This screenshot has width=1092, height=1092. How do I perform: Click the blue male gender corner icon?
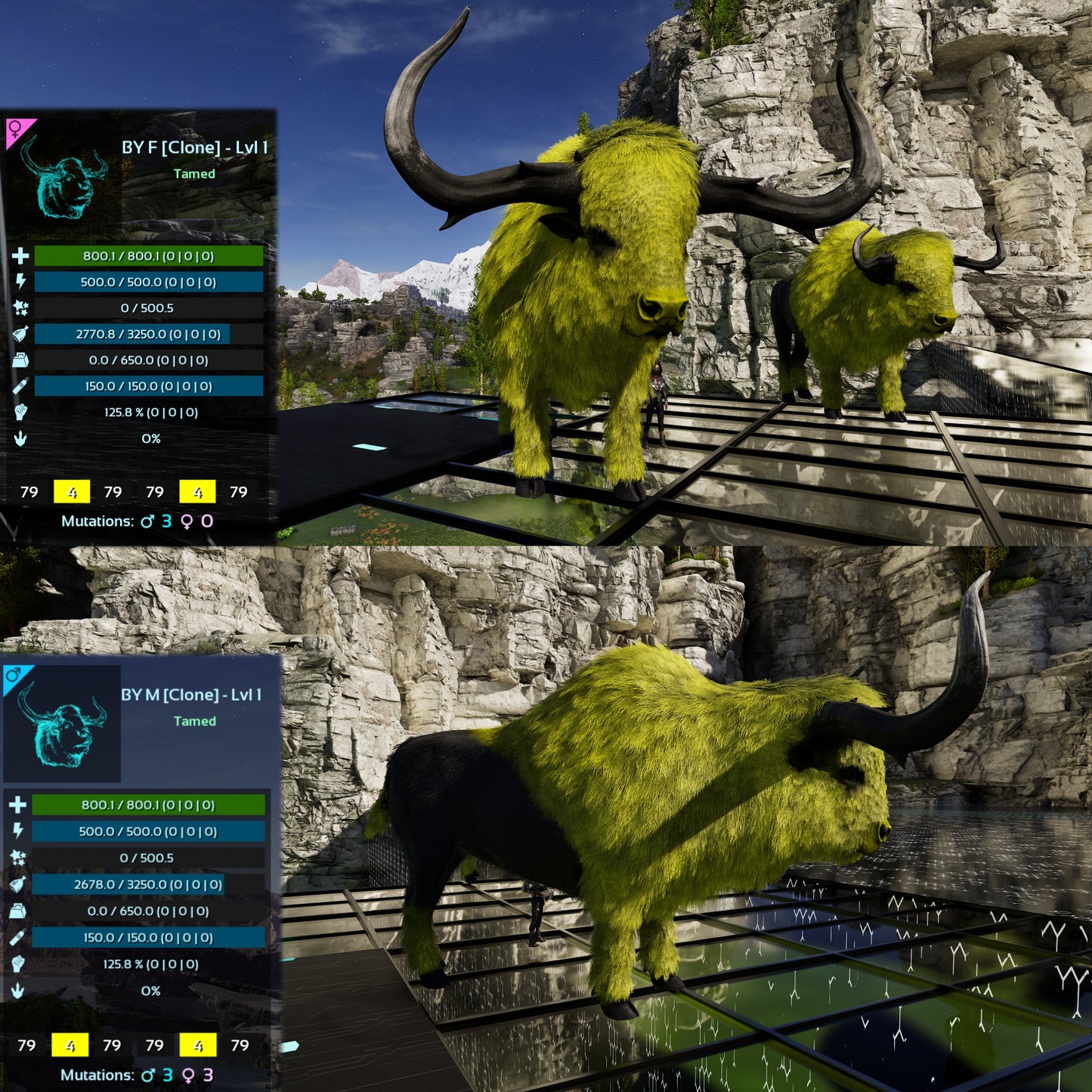point(14,676)
